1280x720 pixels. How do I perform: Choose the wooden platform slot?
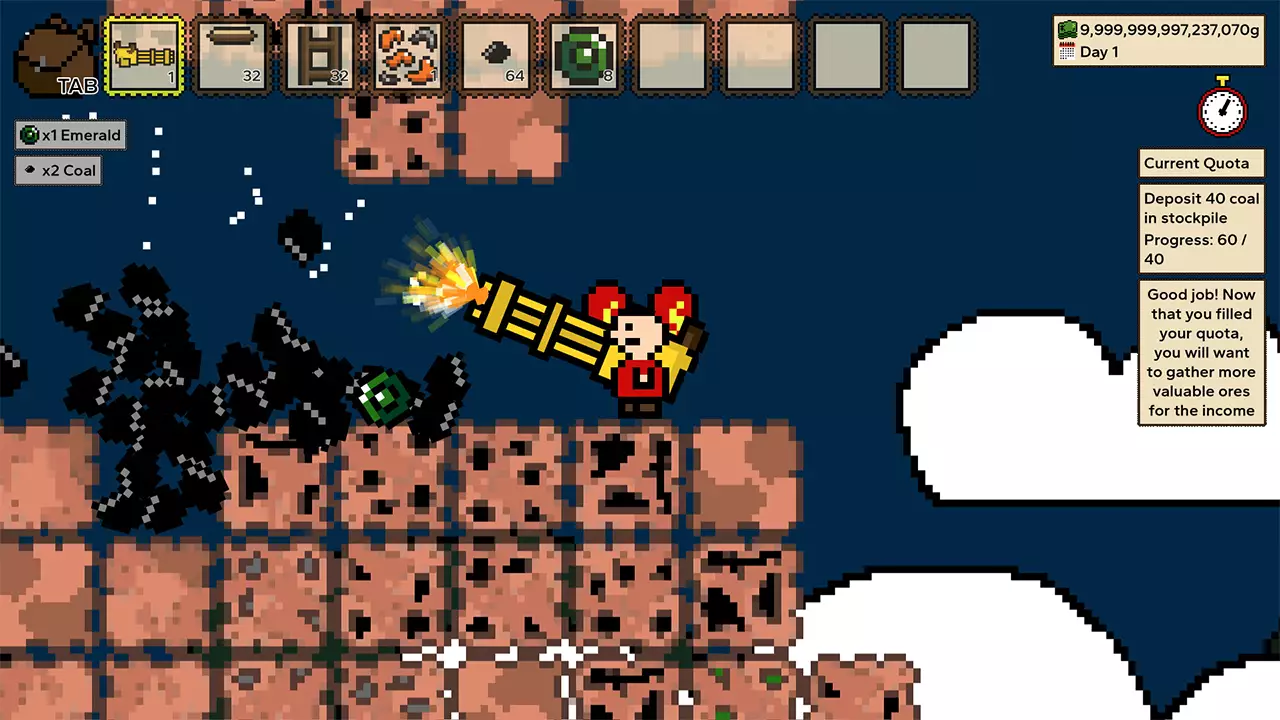coord(232,56)
